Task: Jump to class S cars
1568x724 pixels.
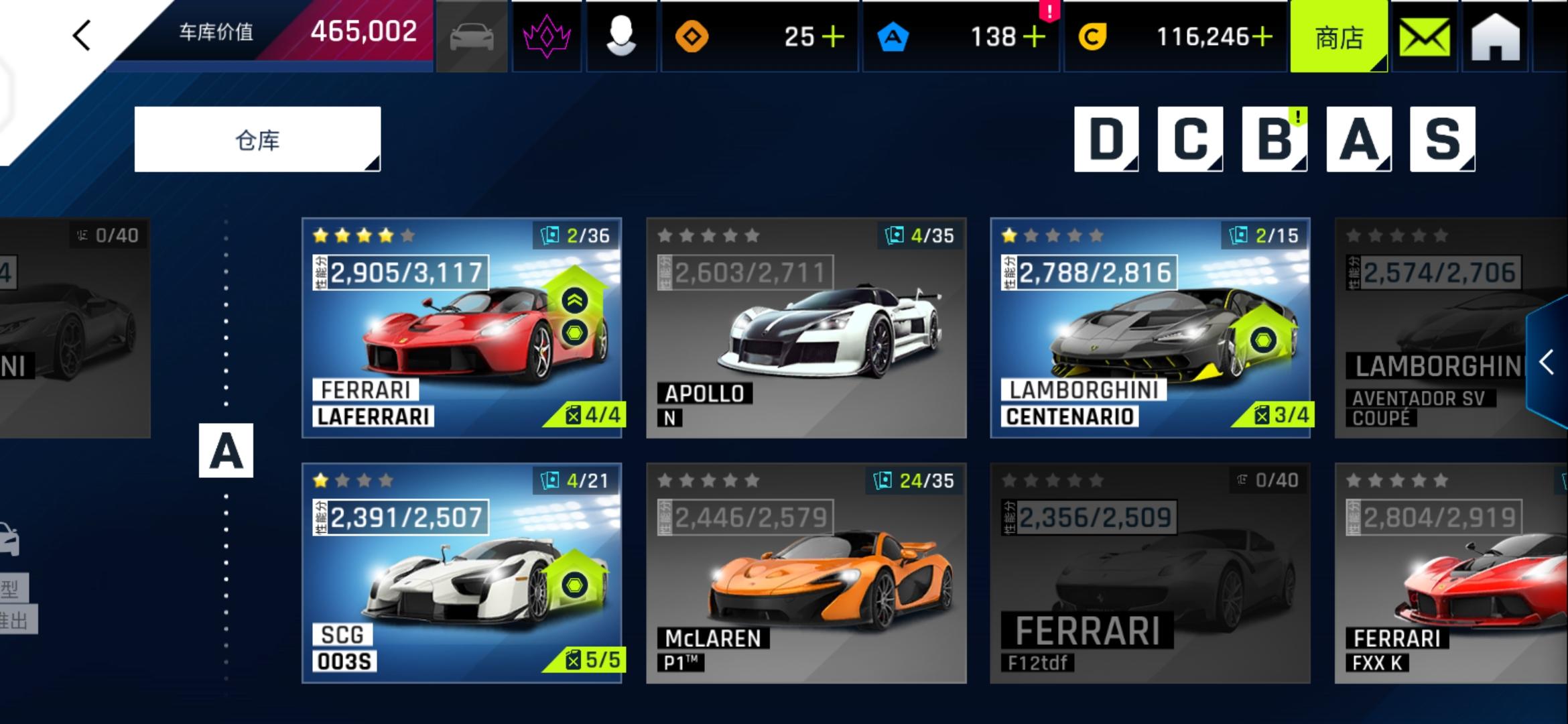Action: coord(1443,139)
